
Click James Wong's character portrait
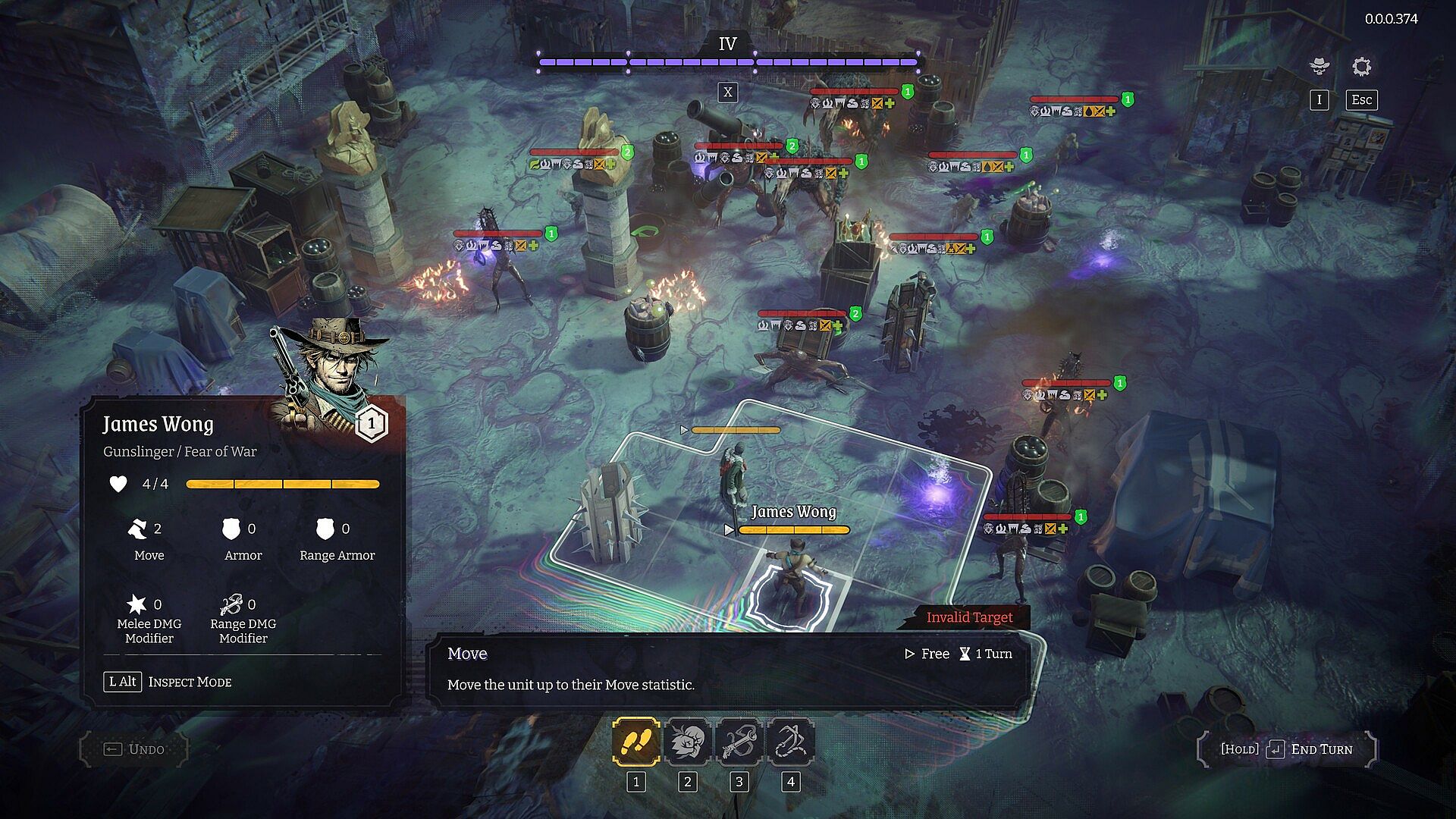point(331,372)
